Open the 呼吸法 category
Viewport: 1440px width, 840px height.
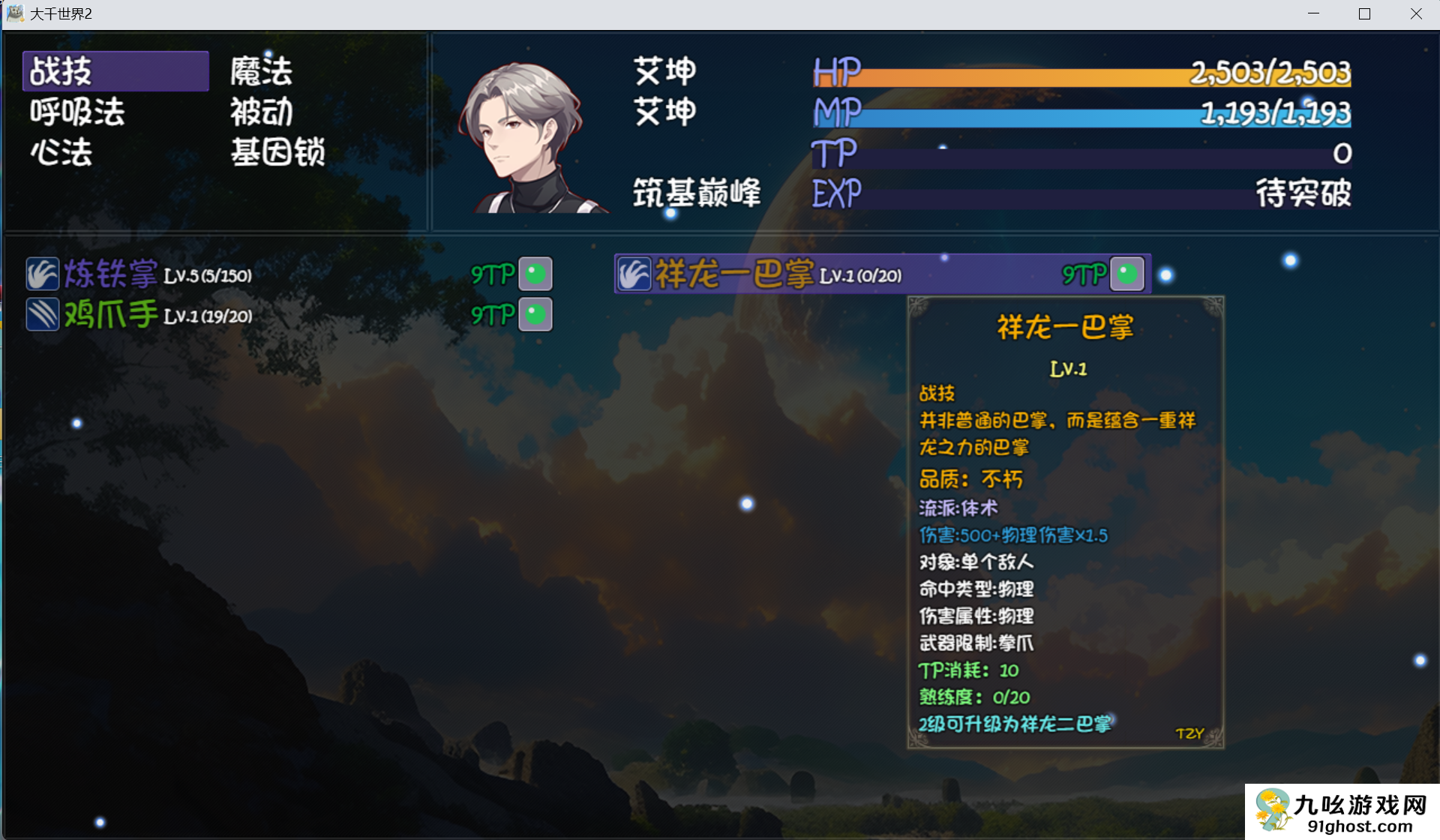(x=75, y=112)
